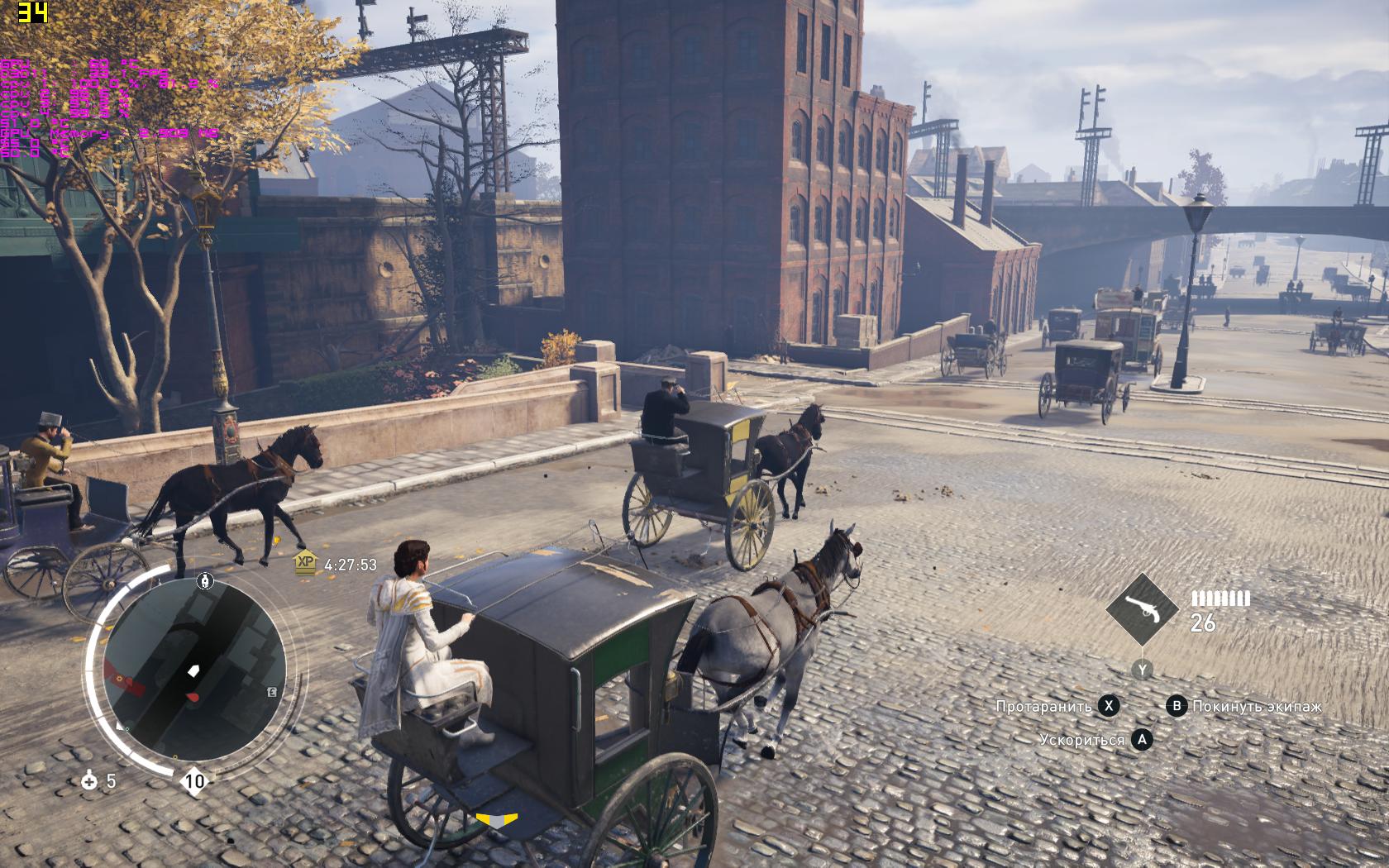Select the medicine cross icon
This screenshot has height=868, width=1389.
[x=89, y=780]
